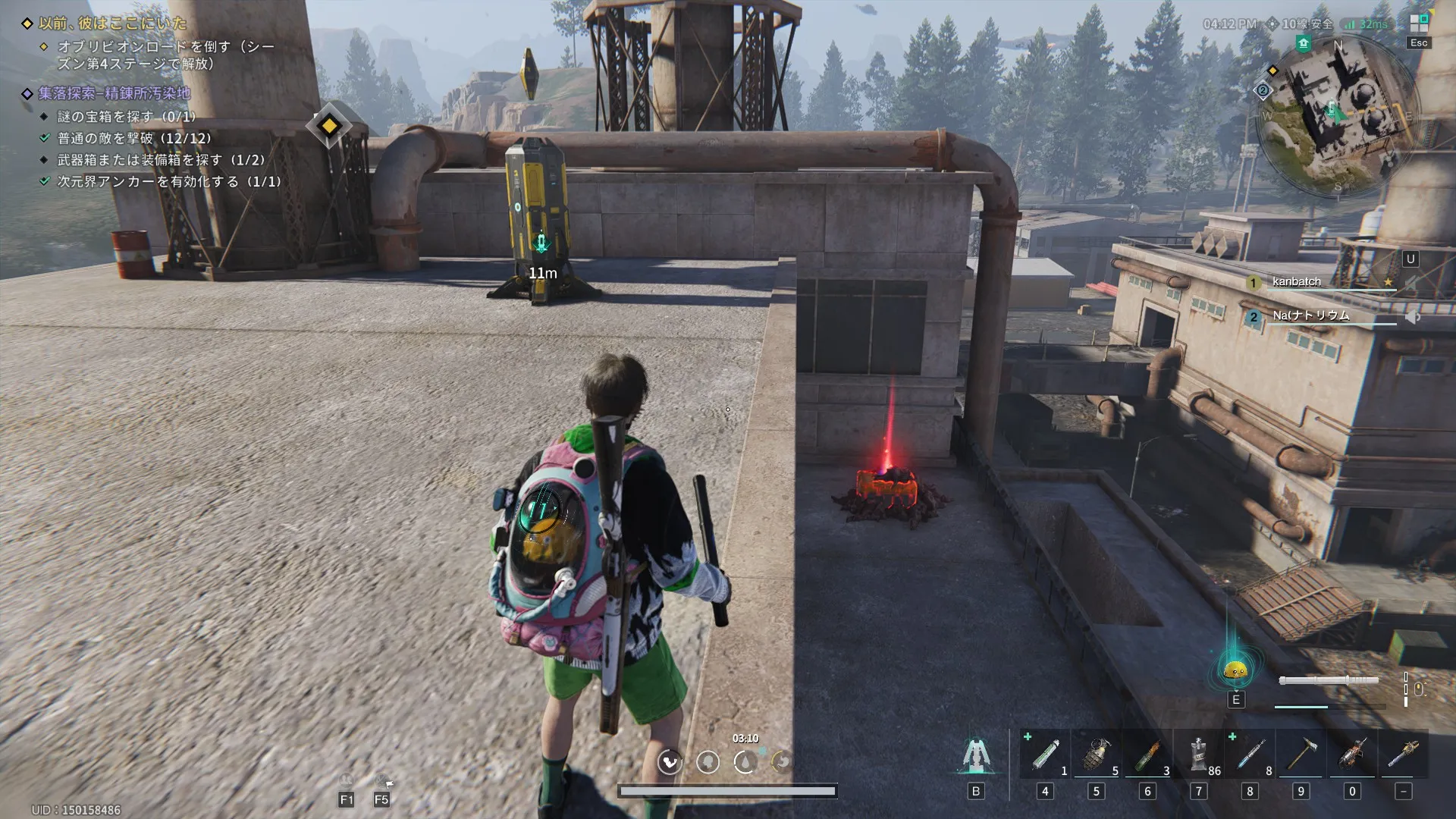Screen dimensions: 1456x819
Task: Select teammate kanbatch in the party list
Action: click(x=1297, y=282)
